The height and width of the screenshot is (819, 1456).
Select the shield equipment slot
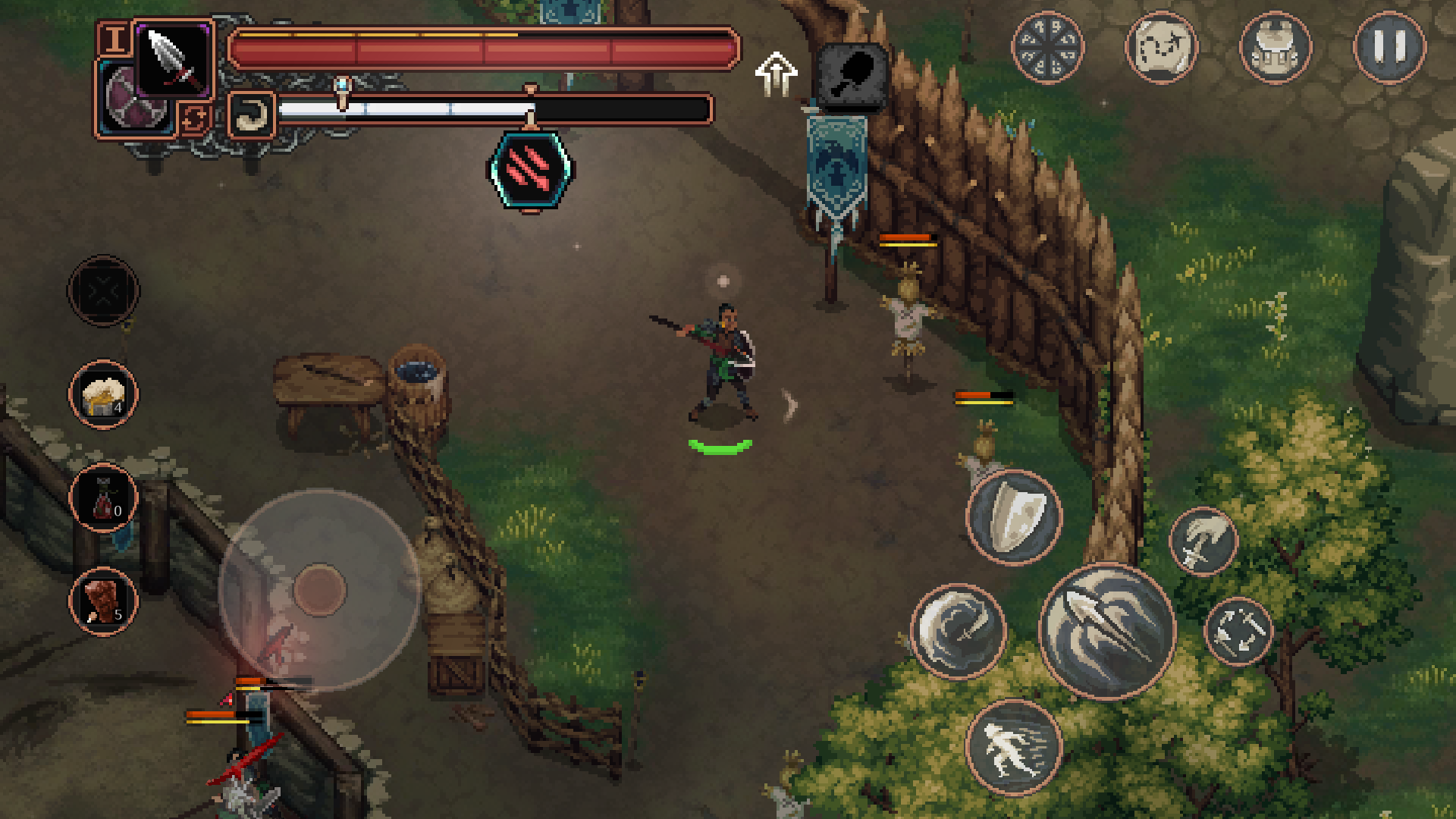point(138,99)
